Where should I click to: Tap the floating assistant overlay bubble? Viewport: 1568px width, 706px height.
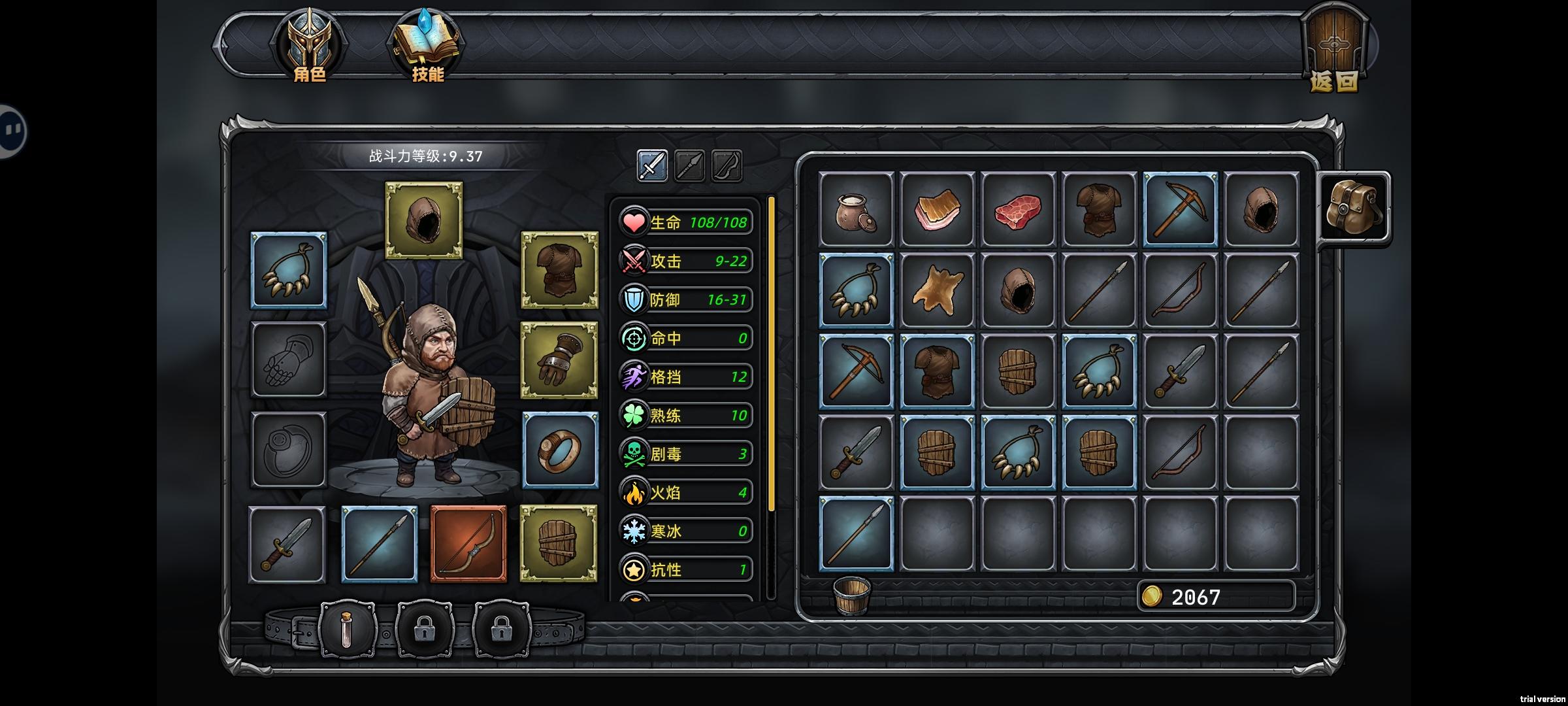pyautogui.click(x=12, y=131)
